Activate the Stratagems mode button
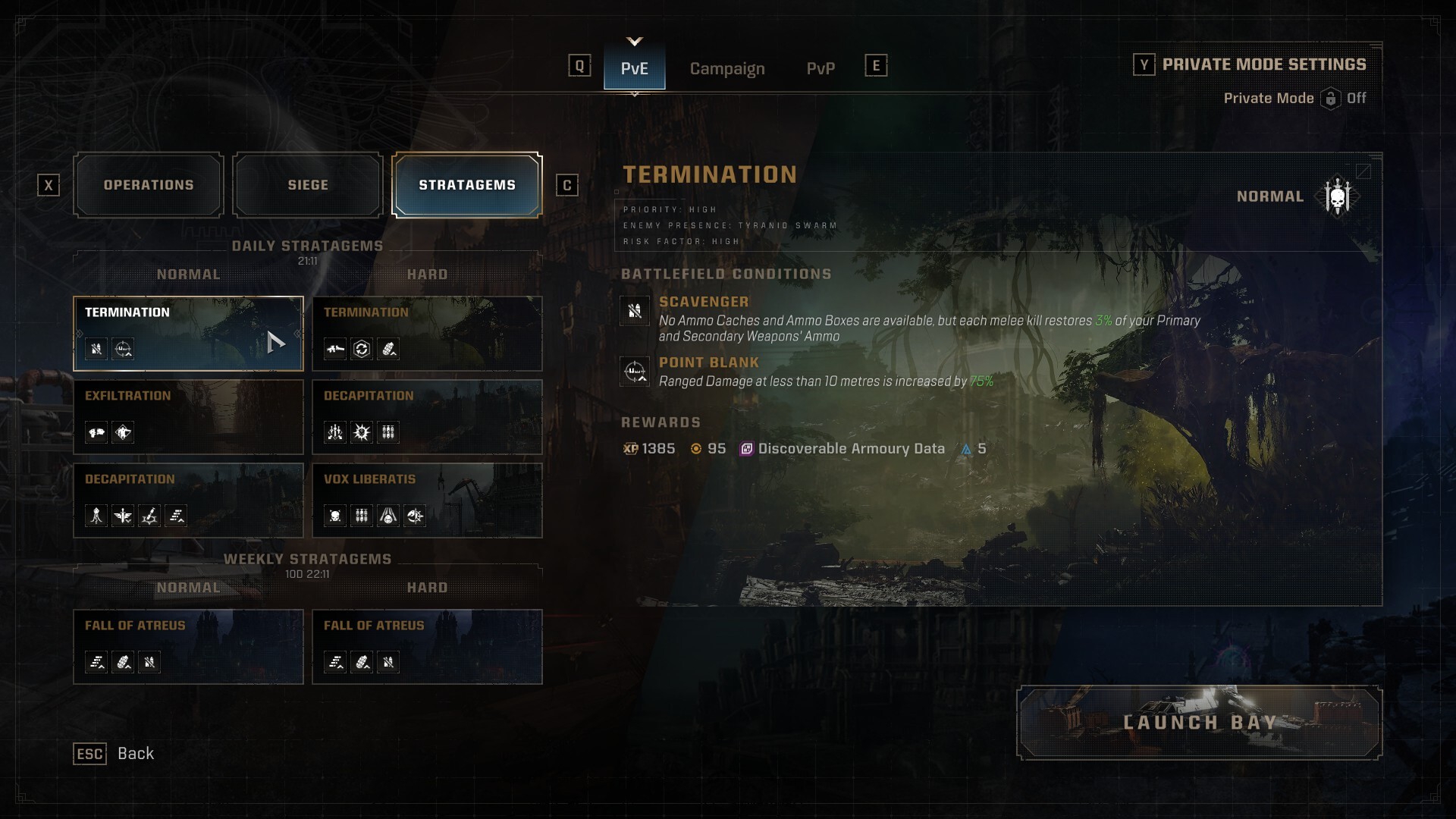Image resolution: width=1456 pixels, height=819 pixels. tap(466, 185)
